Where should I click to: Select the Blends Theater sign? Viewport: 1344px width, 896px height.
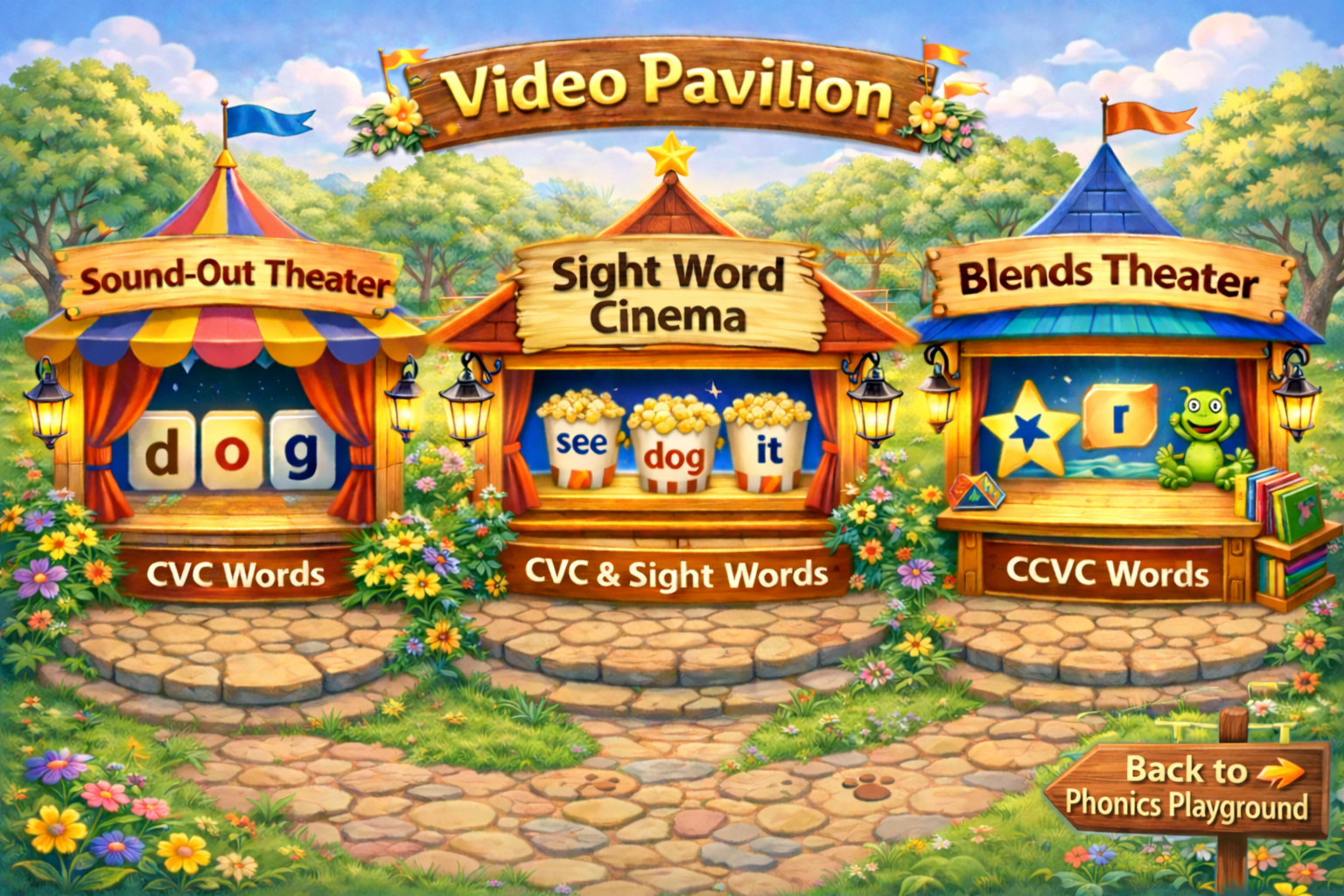pyautogui.click(x=1109, y=278)
